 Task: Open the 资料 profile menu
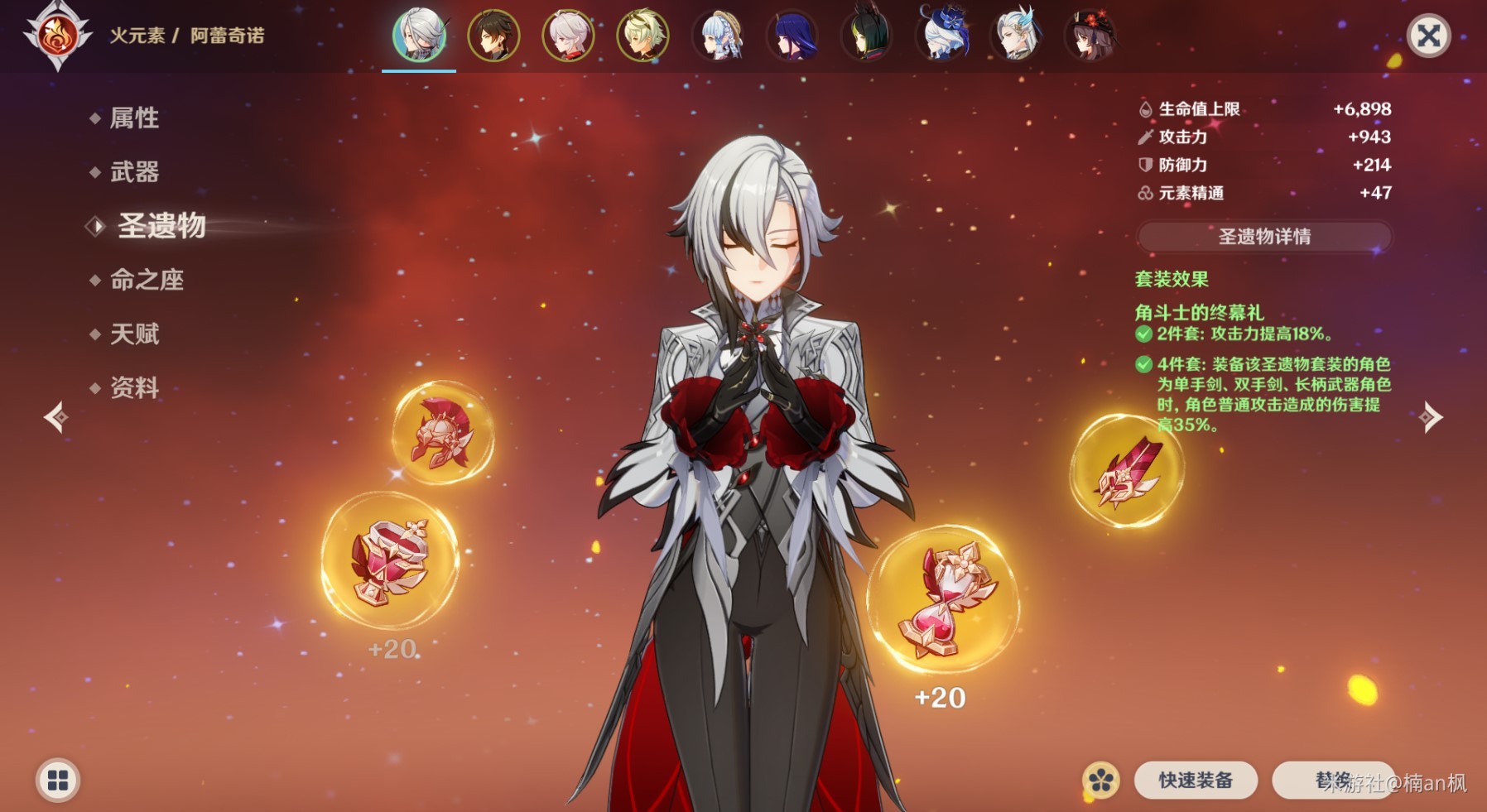click(x=134, y=387)
